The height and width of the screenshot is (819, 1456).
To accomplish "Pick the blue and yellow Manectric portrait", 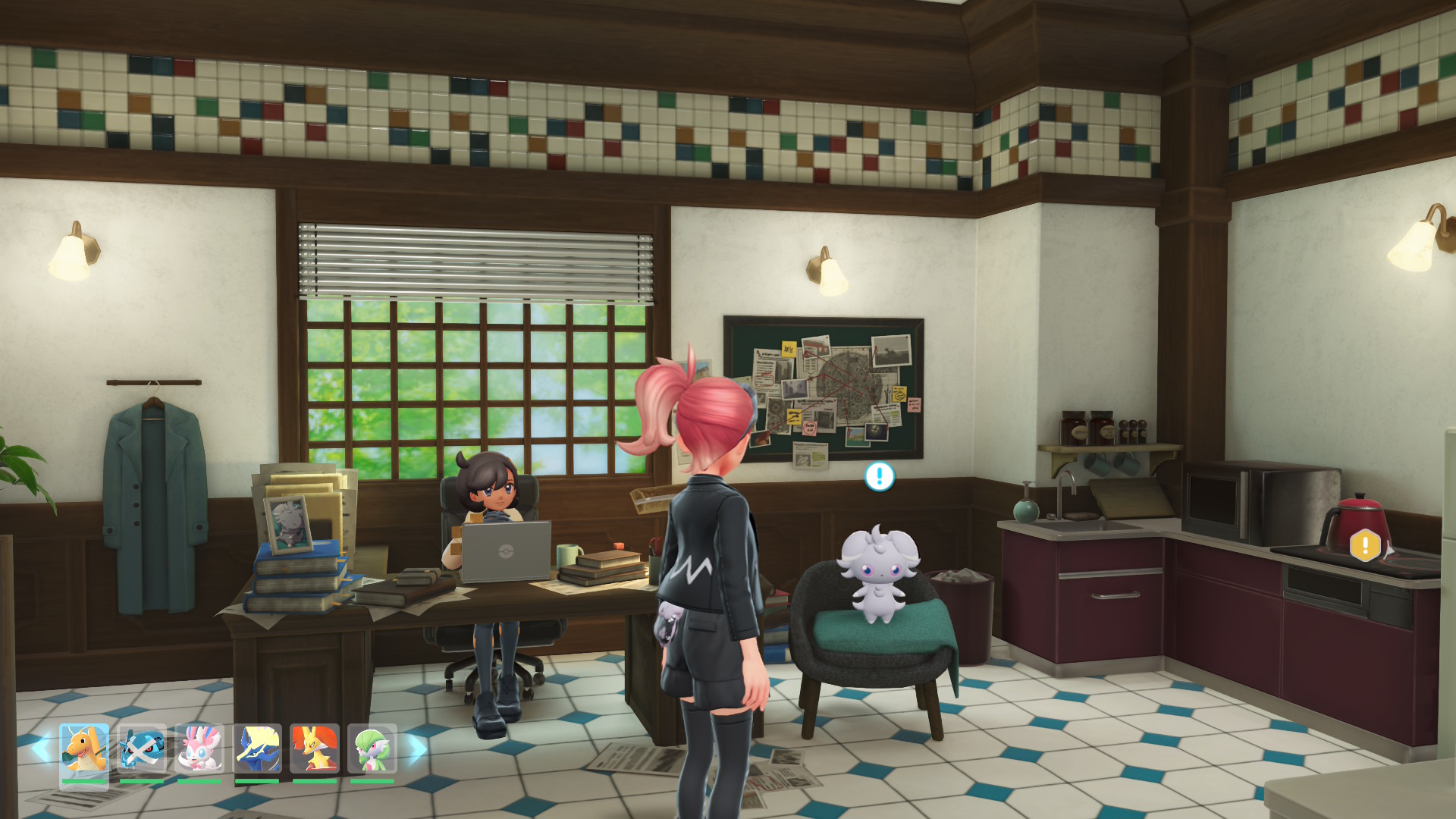I will pyautogui.click(x=257, y=749).
